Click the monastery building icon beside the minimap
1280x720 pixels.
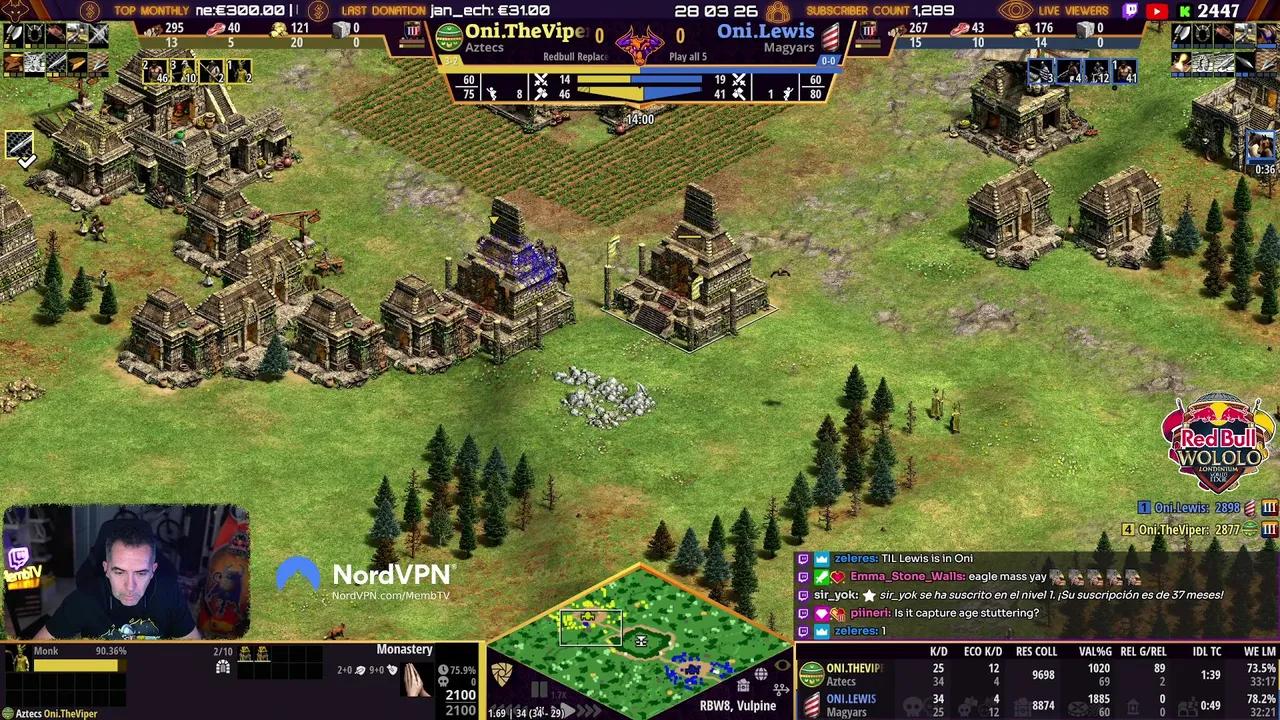[x=744, y=686]
